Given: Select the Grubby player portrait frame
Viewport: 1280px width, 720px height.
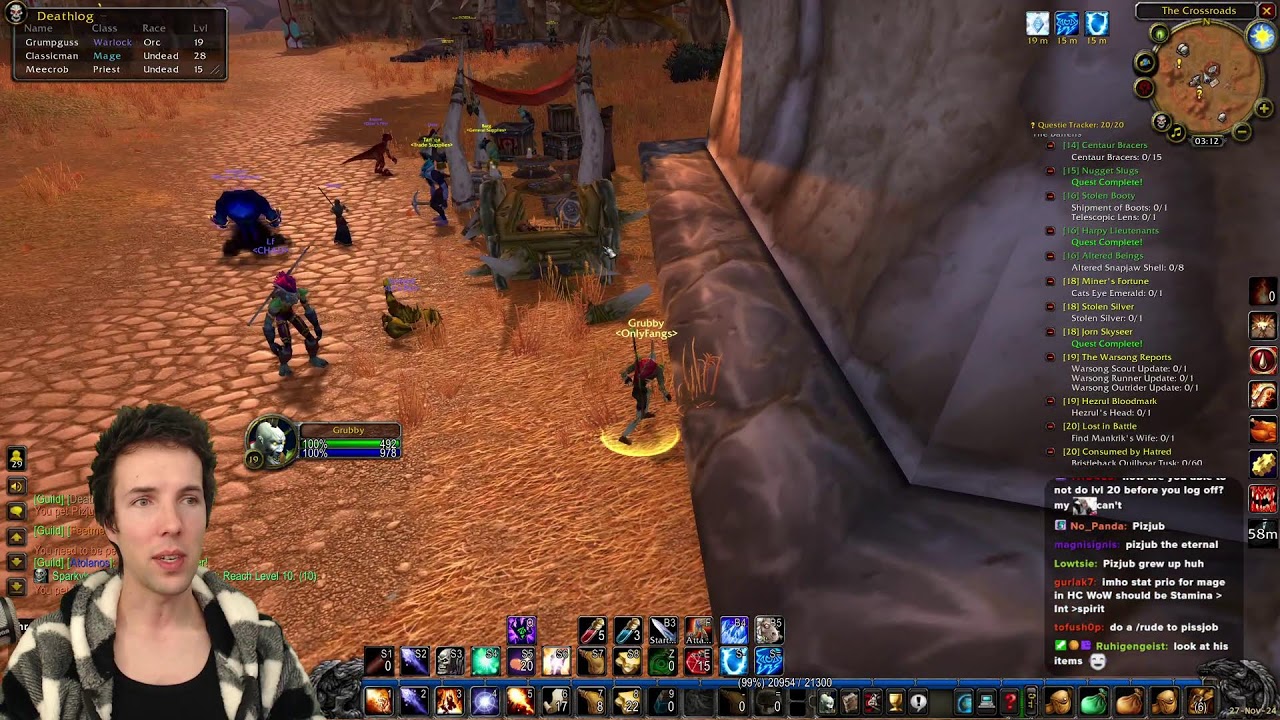Looking at the screenshot, I should tap(272, 441).
